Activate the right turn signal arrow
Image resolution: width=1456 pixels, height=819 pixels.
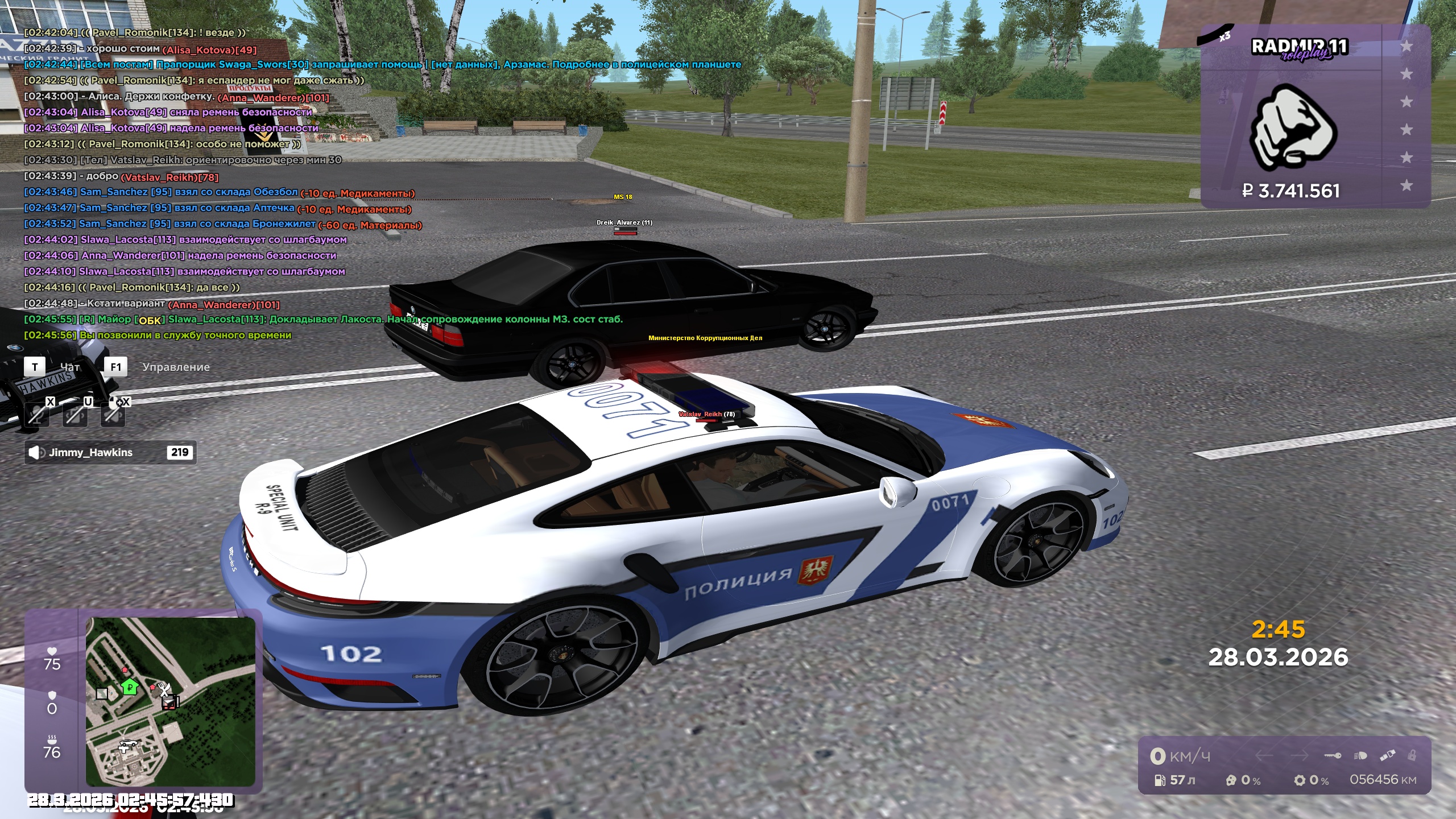coord(1299,756)
